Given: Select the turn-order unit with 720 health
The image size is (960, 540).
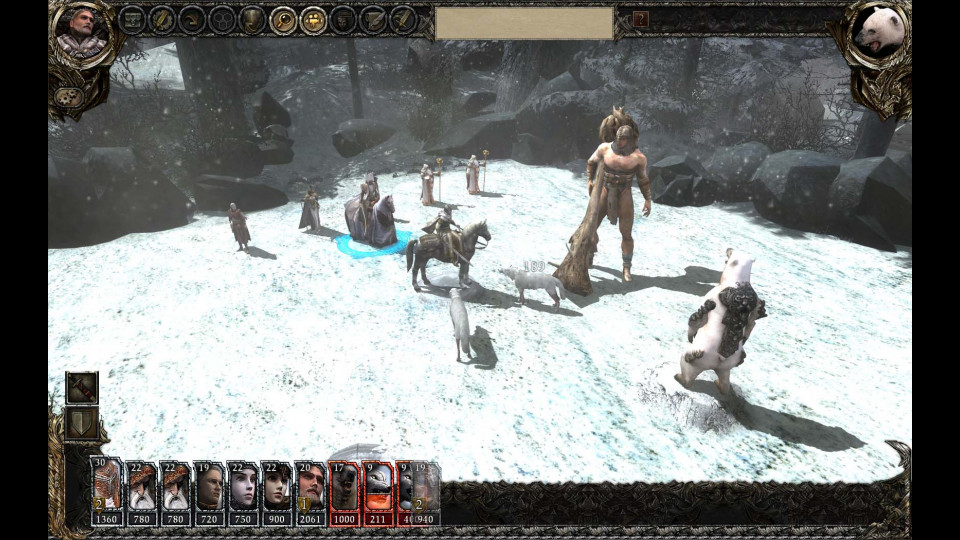Looking at the screenshot, I should [209, 492].
